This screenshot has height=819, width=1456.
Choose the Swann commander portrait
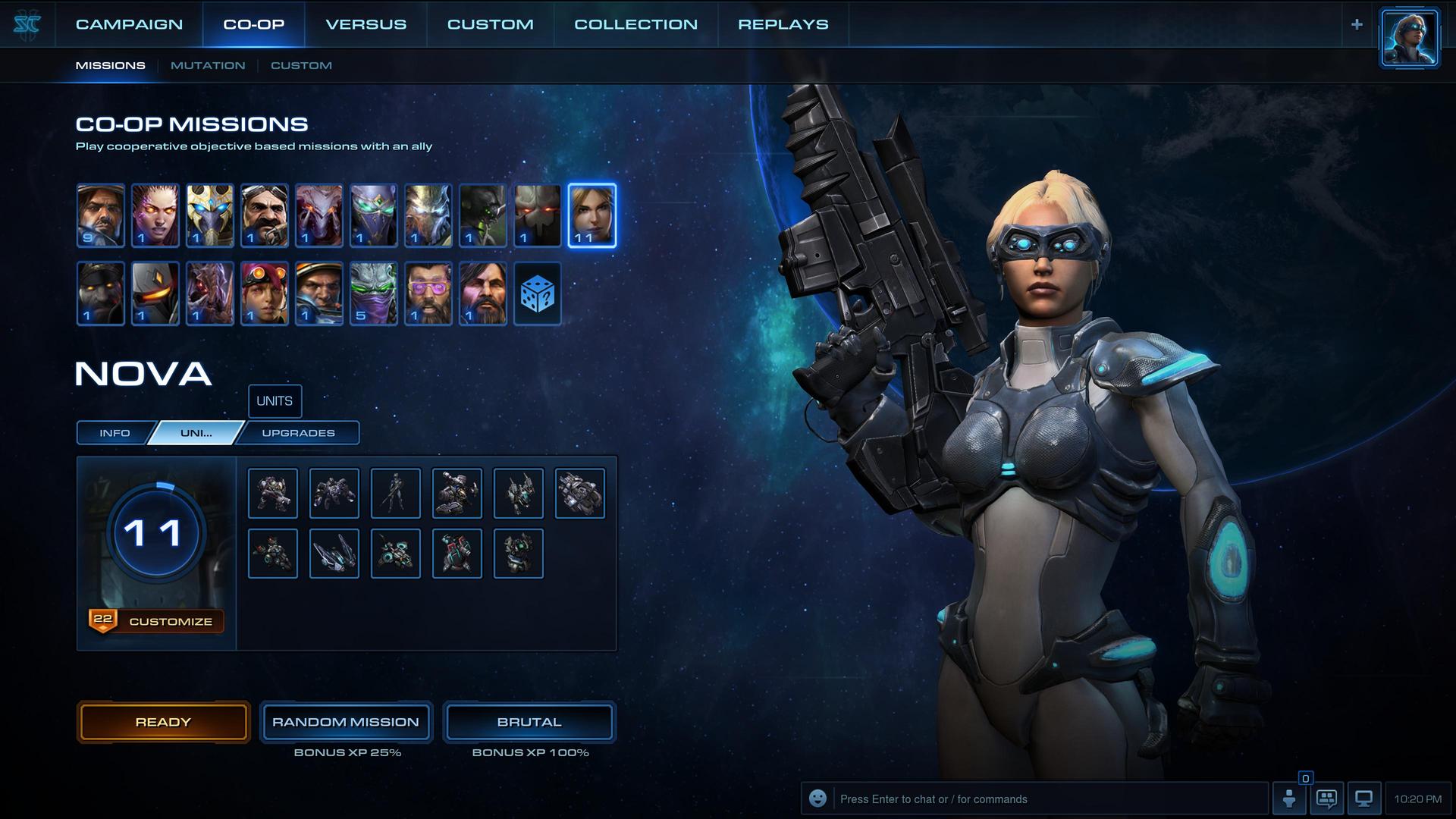pyautogui.click(x=265, y=215)
